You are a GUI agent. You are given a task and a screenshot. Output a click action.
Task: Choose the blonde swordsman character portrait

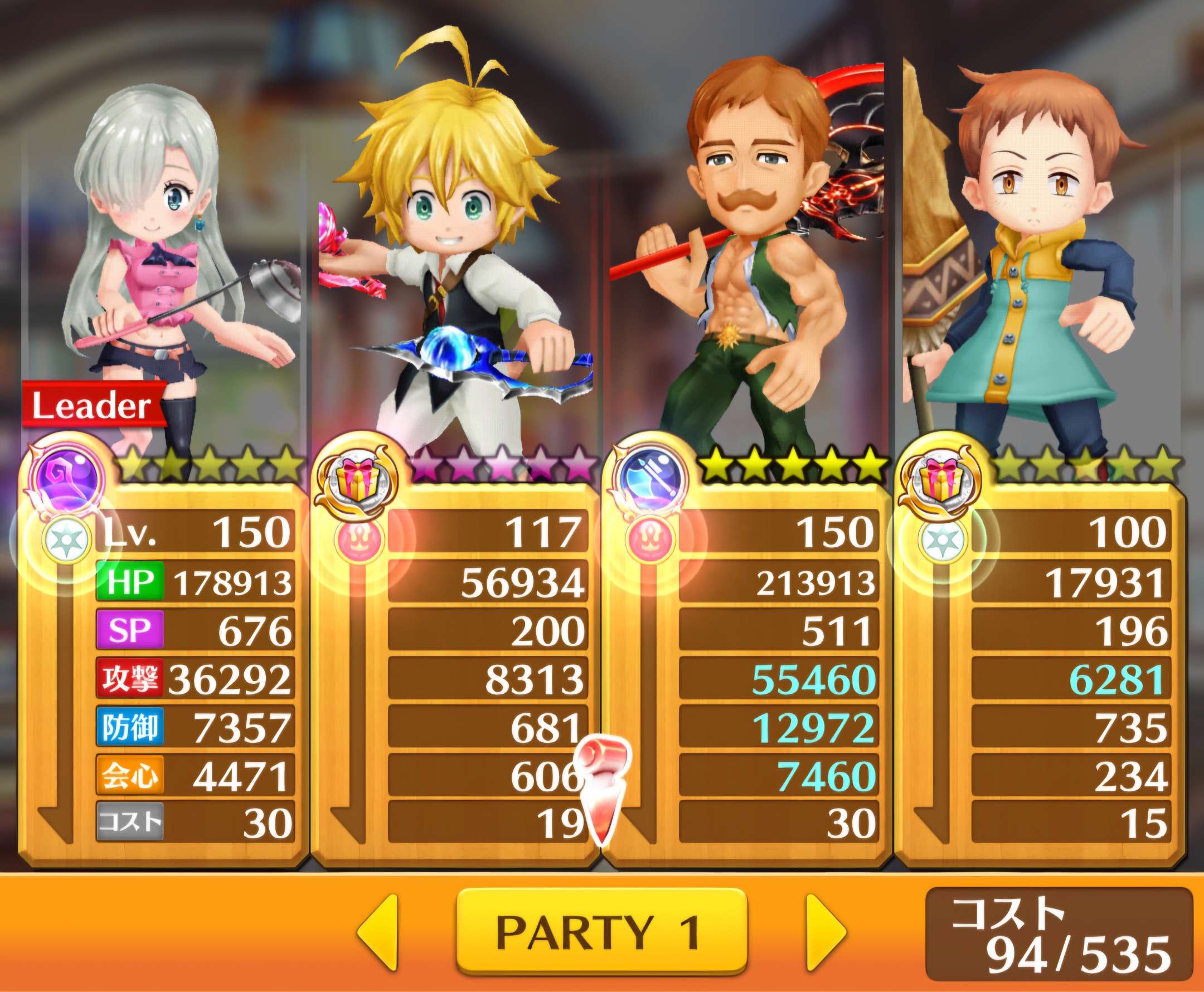(x=457, y=257)
